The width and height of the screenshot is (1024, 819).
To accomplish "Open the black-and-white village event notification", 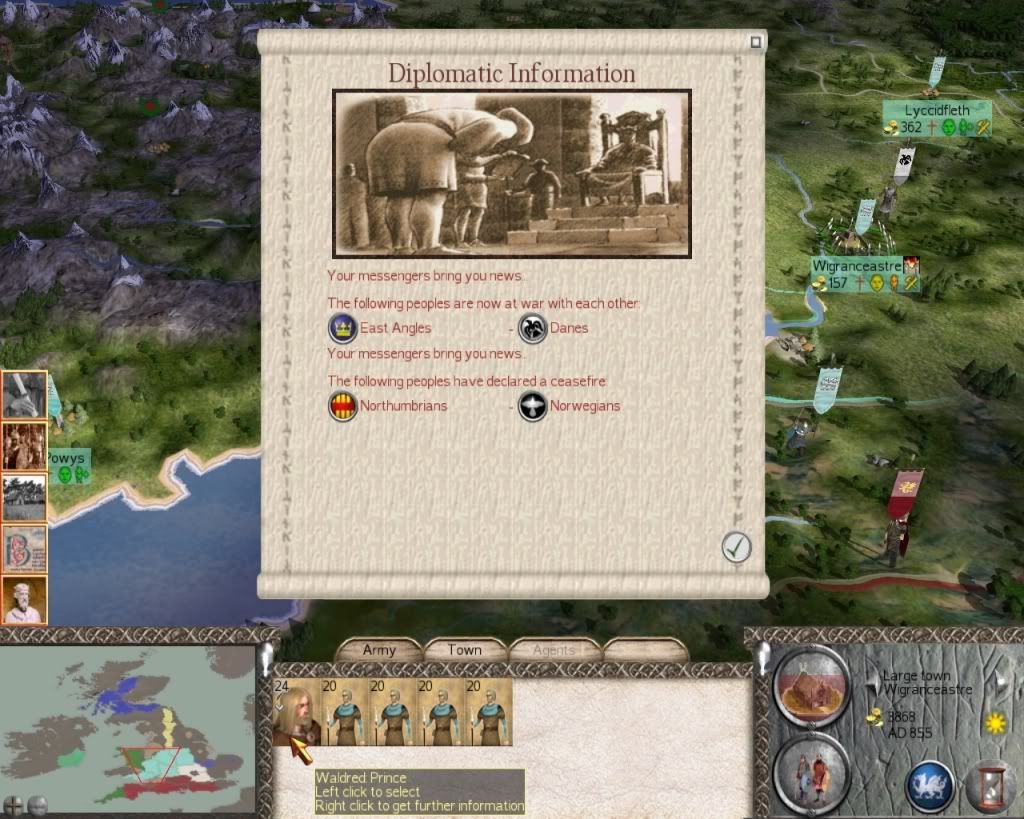I will pyautogui.click(x=24, y=497).
